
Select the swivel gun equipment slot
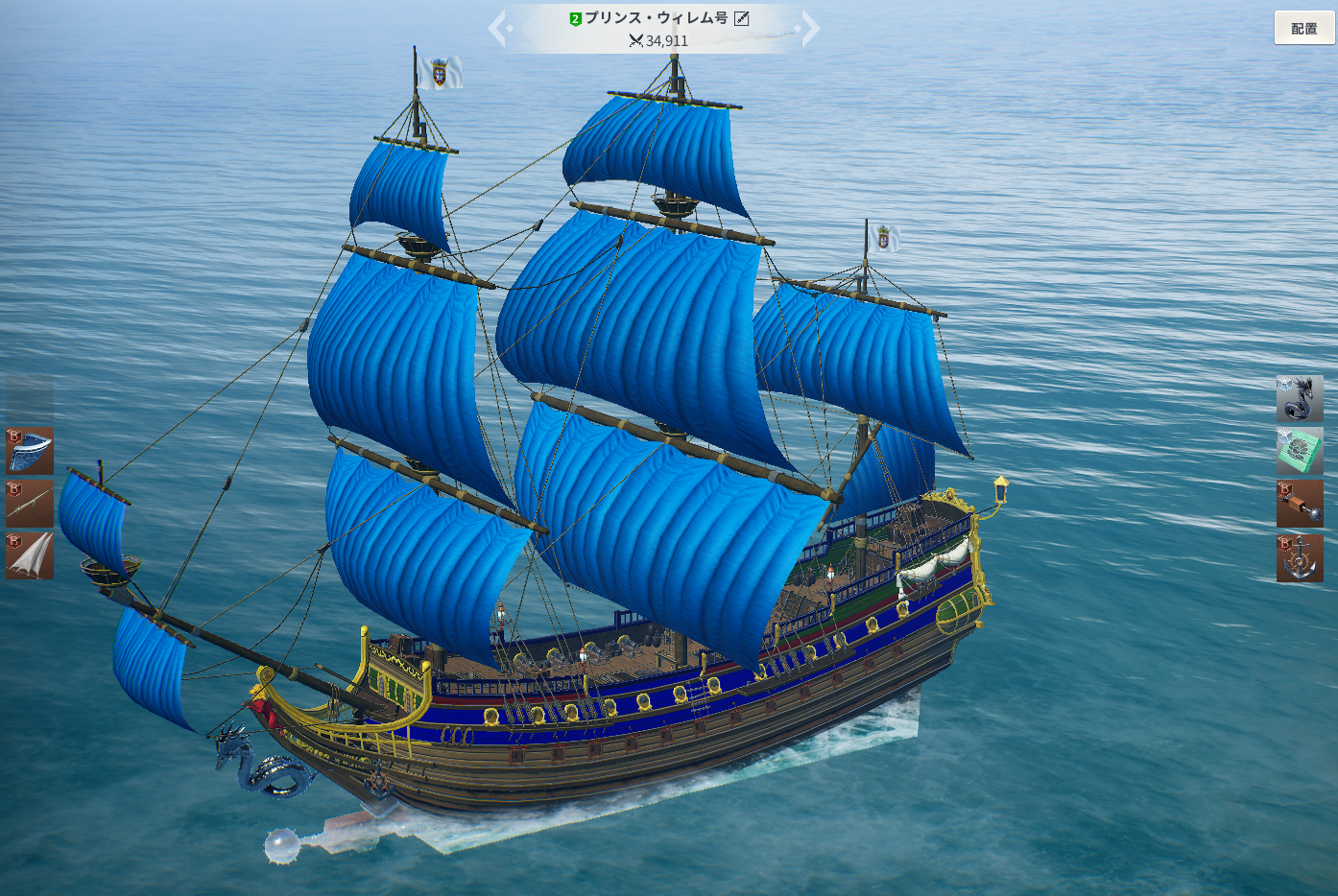tap(30, 504)
